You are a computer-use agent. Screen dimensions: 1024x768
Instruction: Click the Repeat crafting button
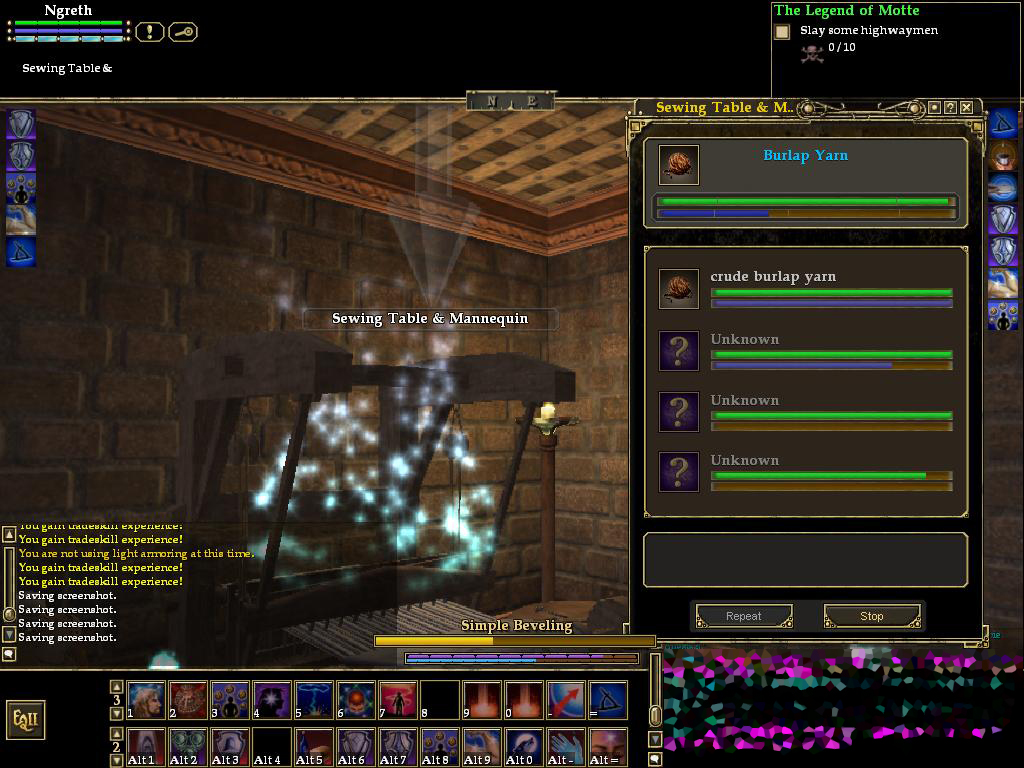coord(743,616)
